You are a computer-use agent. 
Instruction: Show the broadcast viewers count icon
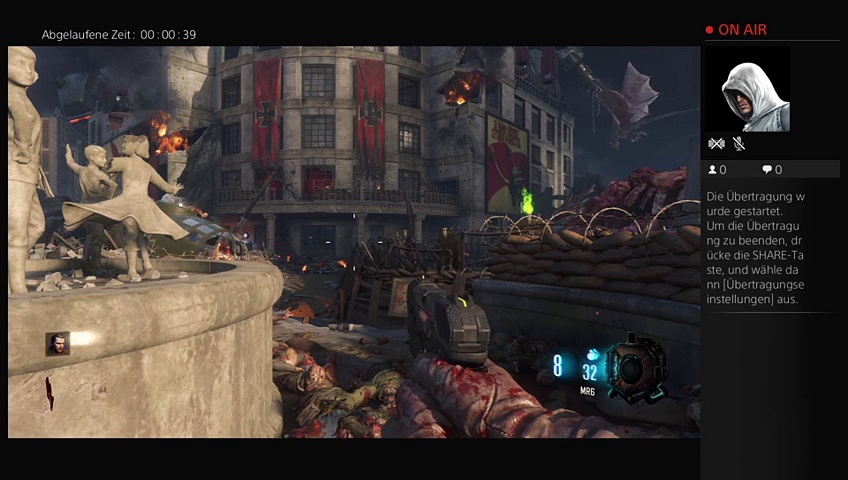(x=713, y=170)
